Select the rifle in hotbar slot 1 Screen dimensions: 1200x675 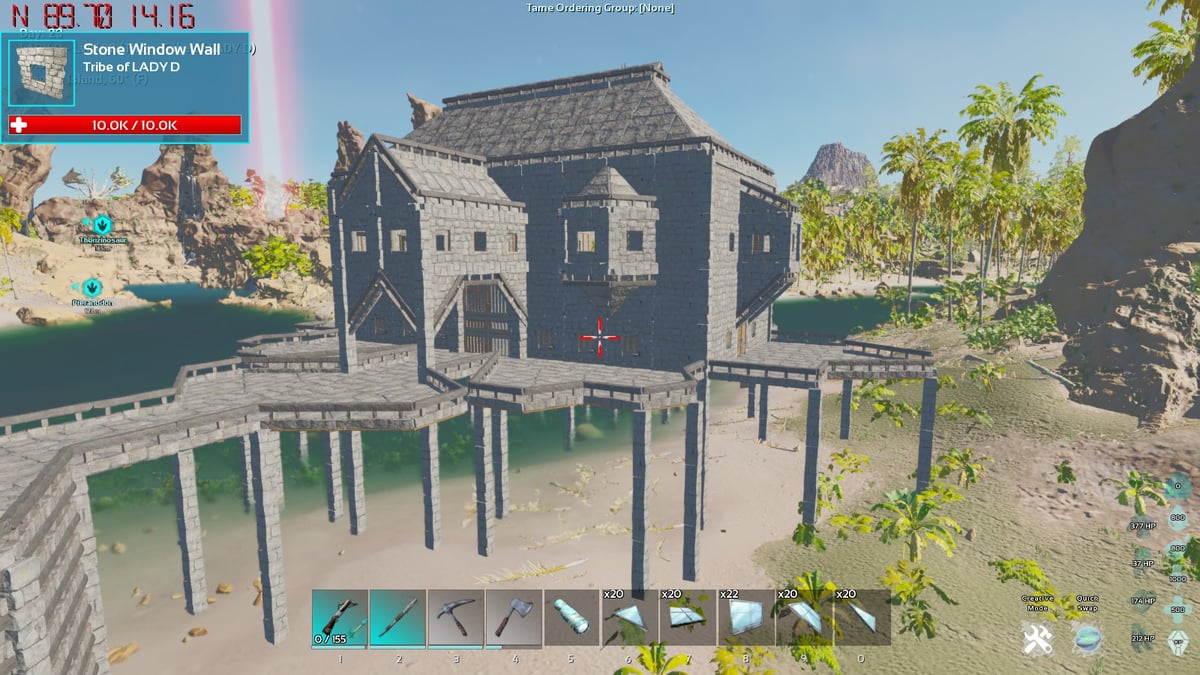[340, 617]
